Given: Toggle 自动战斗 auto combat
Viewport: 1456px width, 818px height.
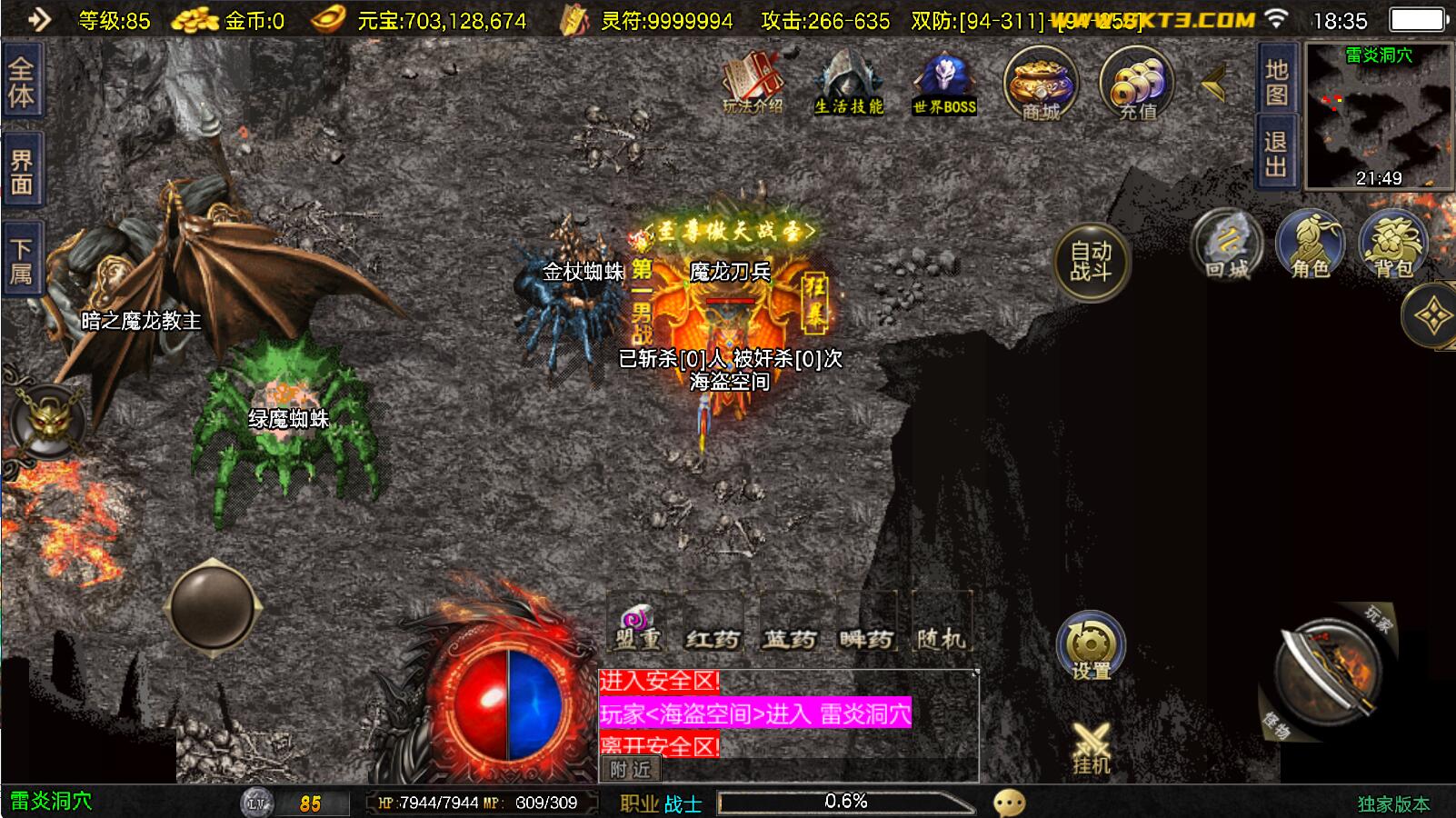Looking at the screenshot, I should tap(1091, 262).
